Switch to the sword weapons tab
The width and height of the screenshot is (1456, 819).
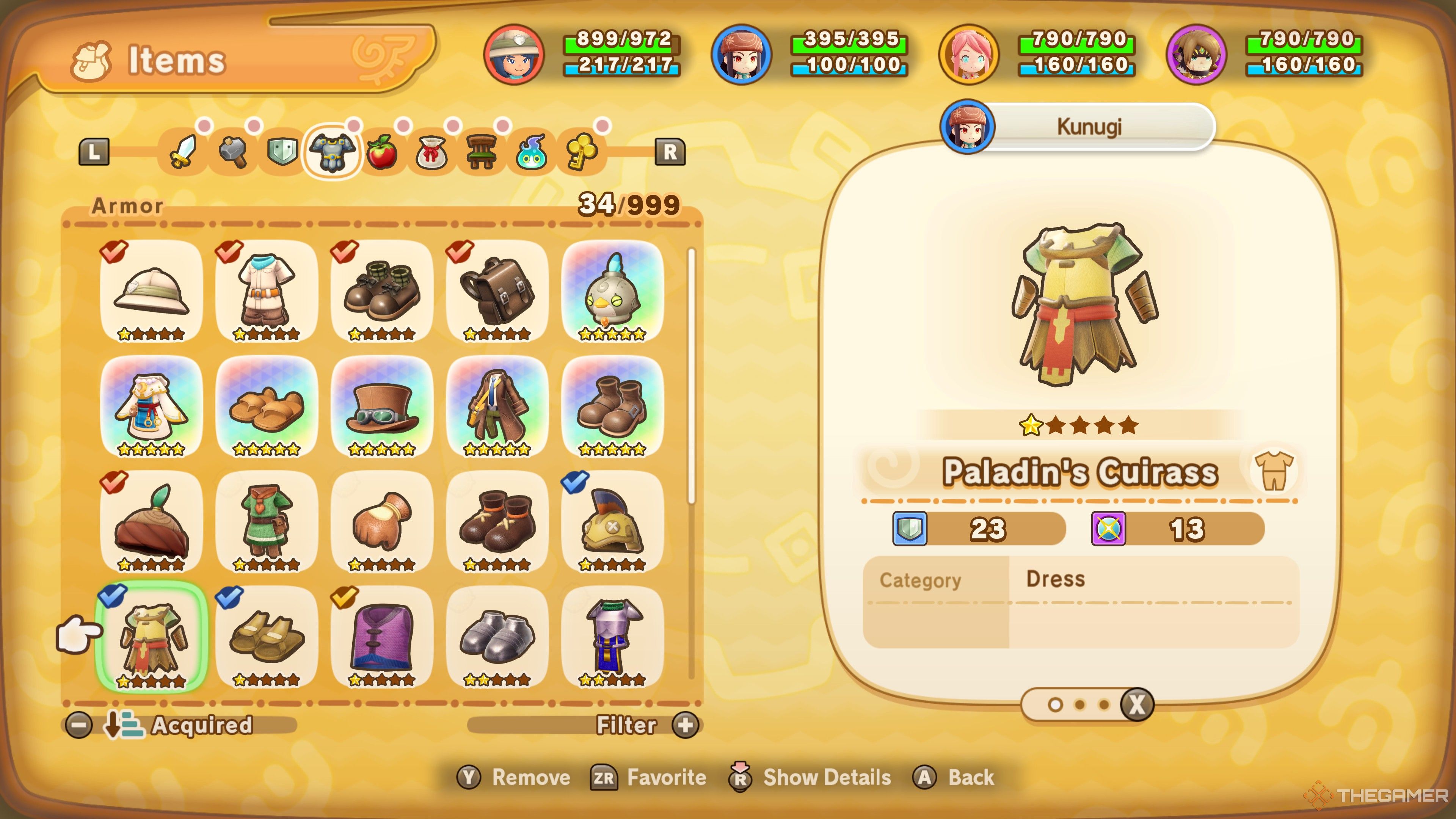(183, 152)
